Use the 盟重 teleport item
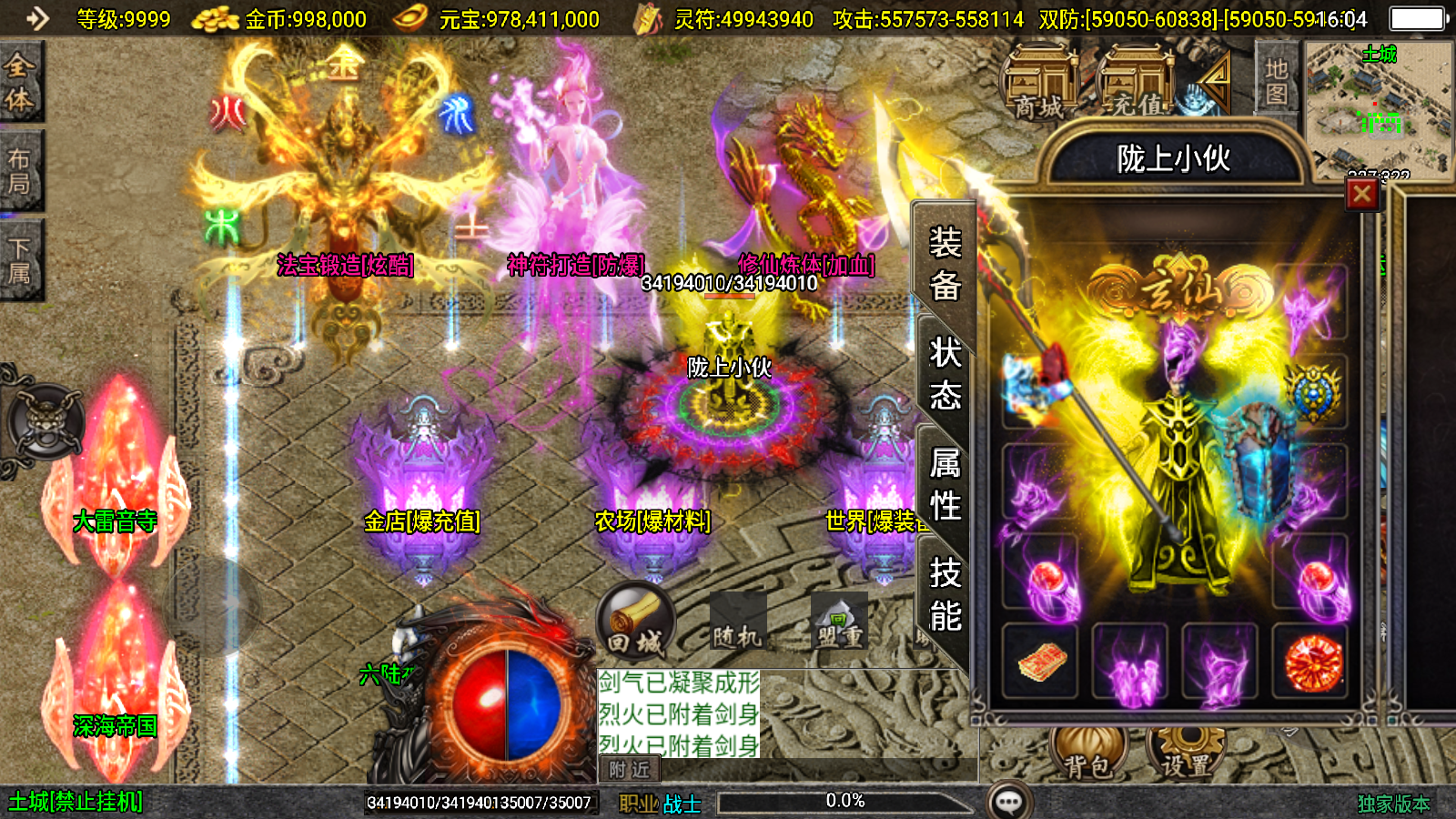Image resolution: width=1456 pixels, height=819 pixels. pos(838,622)
